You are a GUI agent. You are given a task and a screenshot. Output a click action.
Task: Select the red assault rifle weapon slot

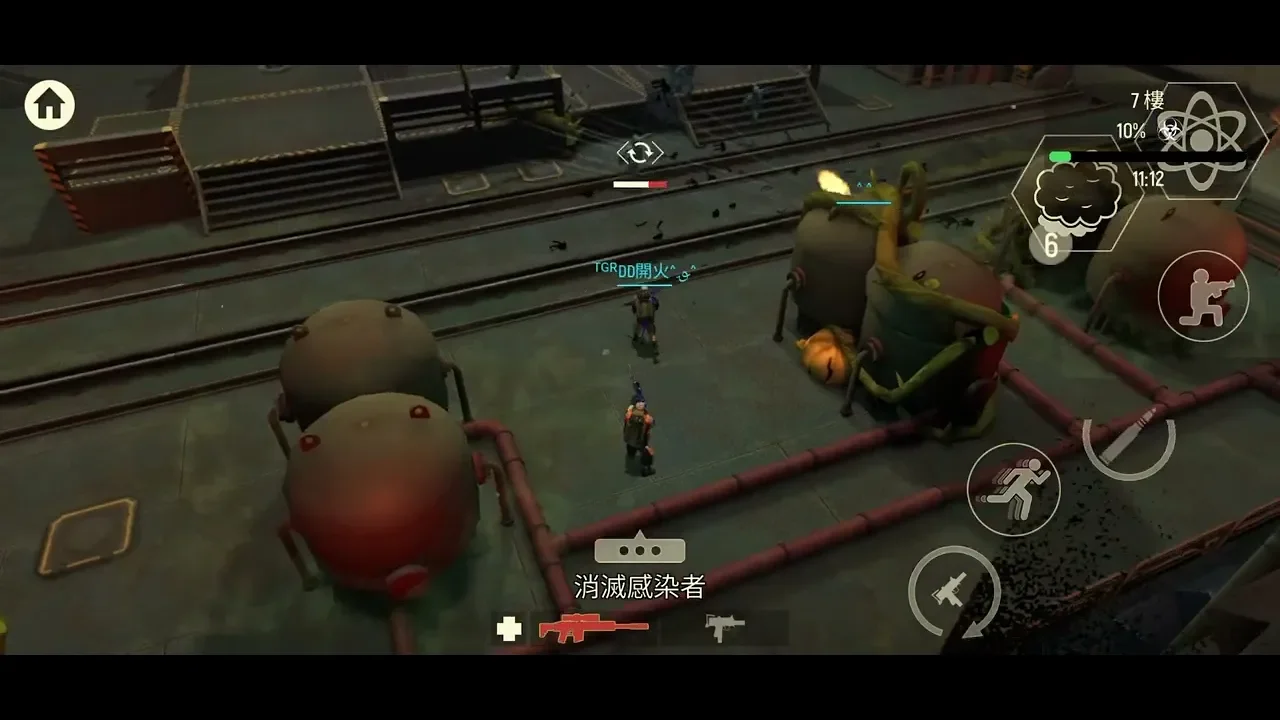coord(593,628)
